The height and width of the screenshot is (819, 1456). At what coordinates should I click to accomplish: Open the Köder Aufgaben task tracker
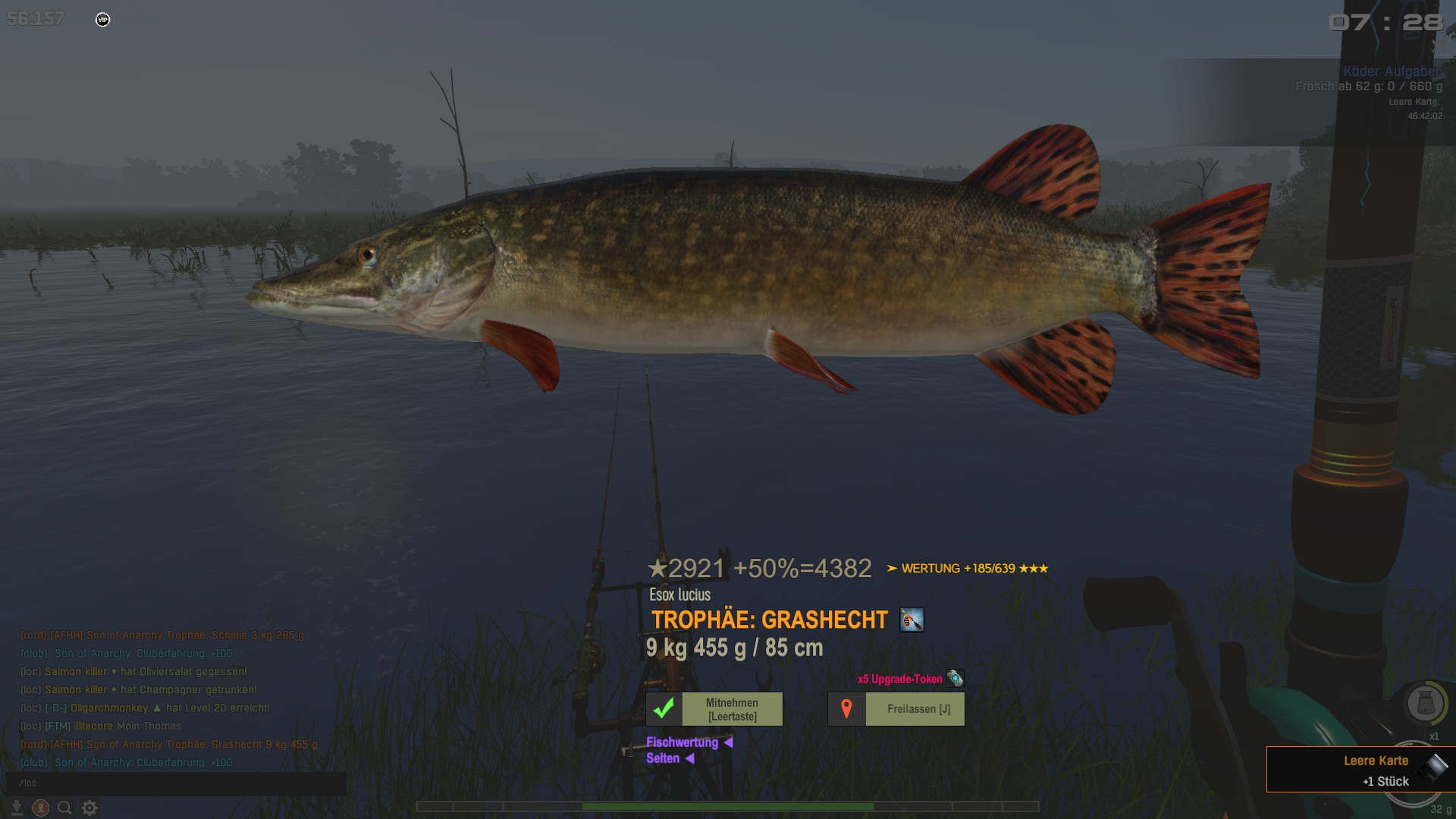(1392, 71)
